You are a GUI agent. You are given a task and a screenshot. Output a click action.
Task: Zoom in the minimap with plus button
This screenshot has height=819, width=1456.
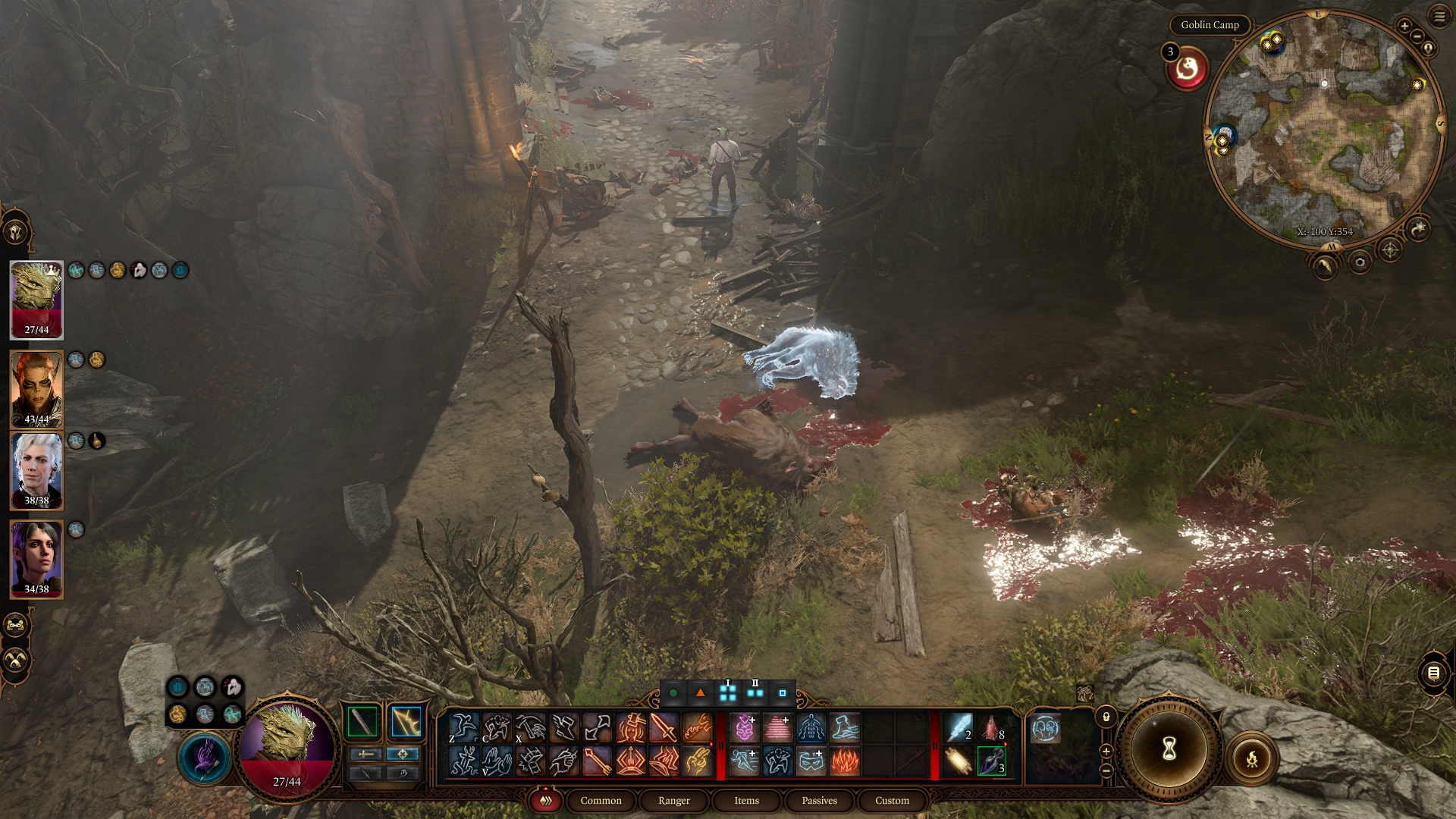point(1404,26)
